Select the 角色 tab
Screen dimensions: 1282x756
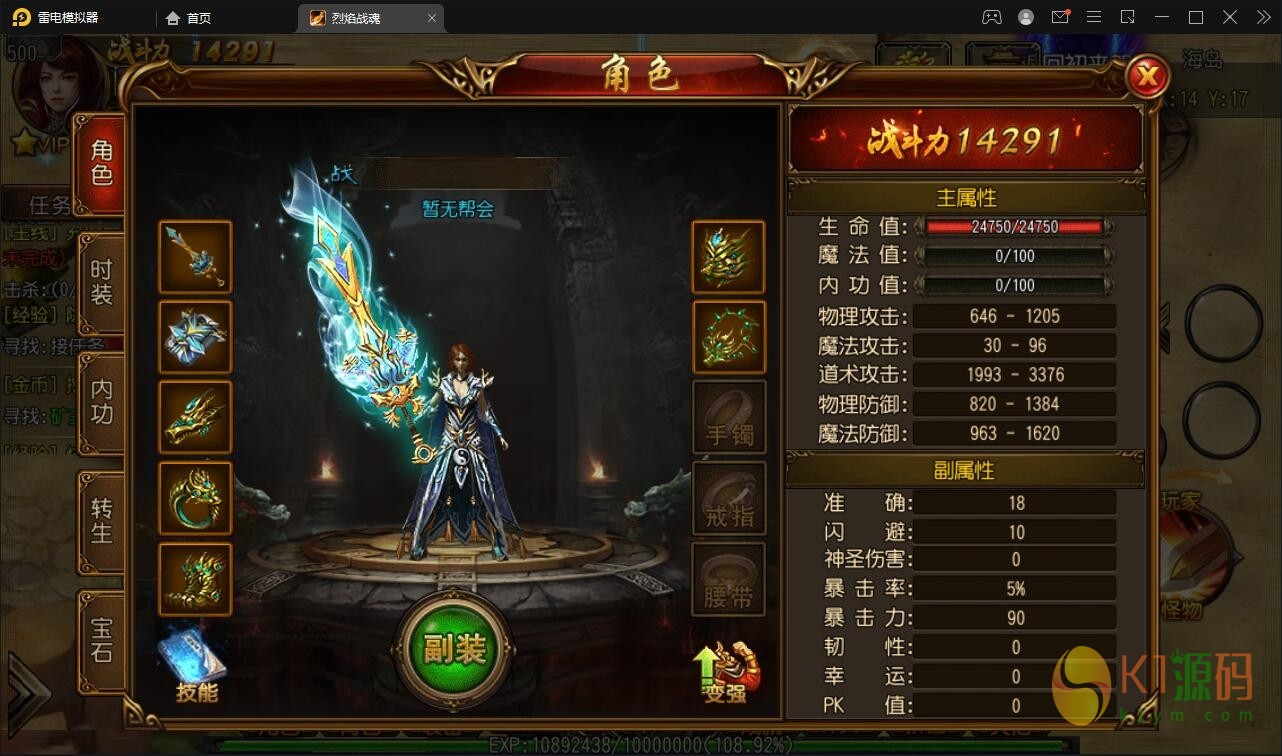click(101, 163)
